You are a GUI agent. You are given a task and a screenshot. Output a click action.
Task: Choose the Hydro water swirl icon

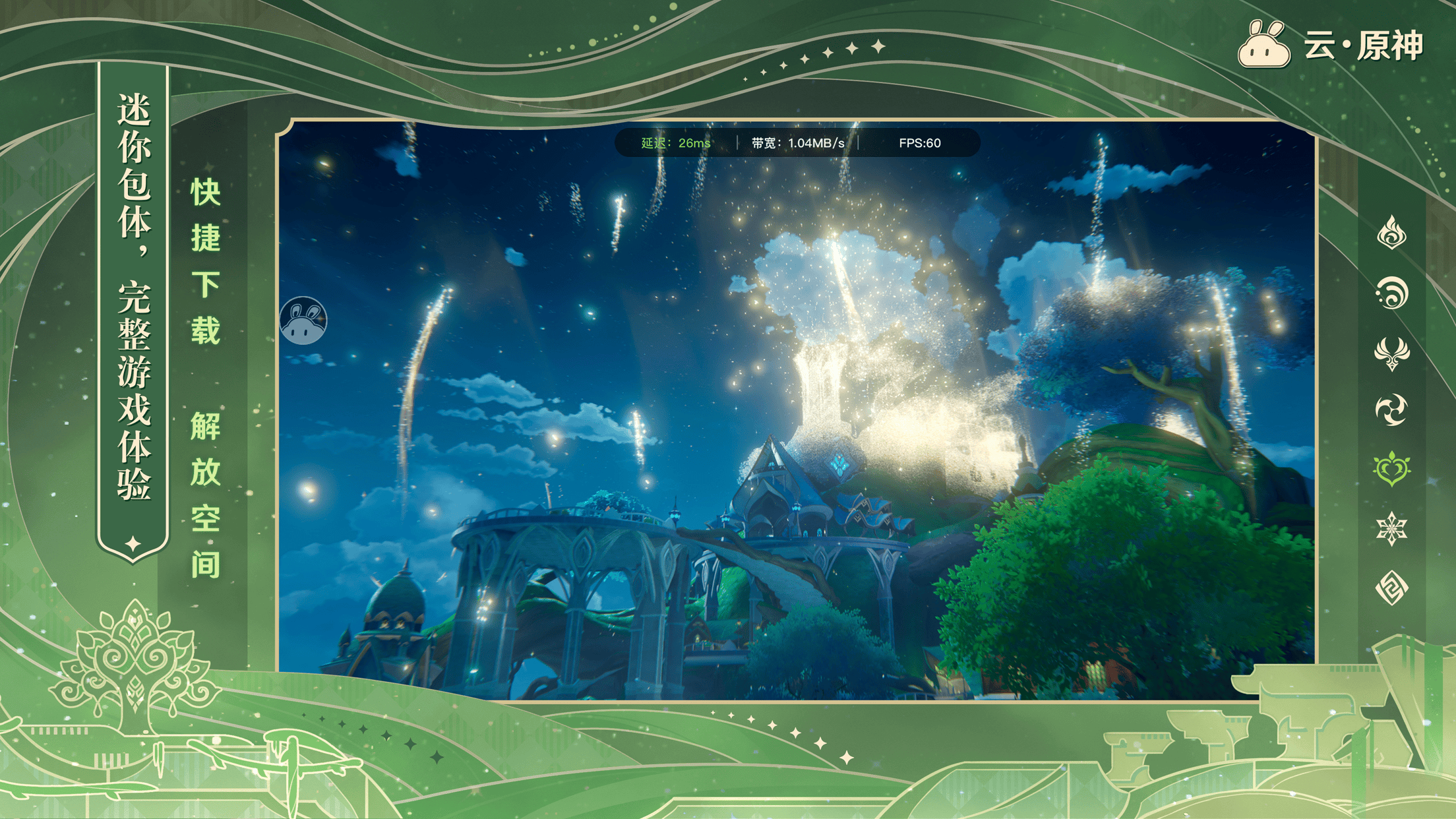[1391, 292]
